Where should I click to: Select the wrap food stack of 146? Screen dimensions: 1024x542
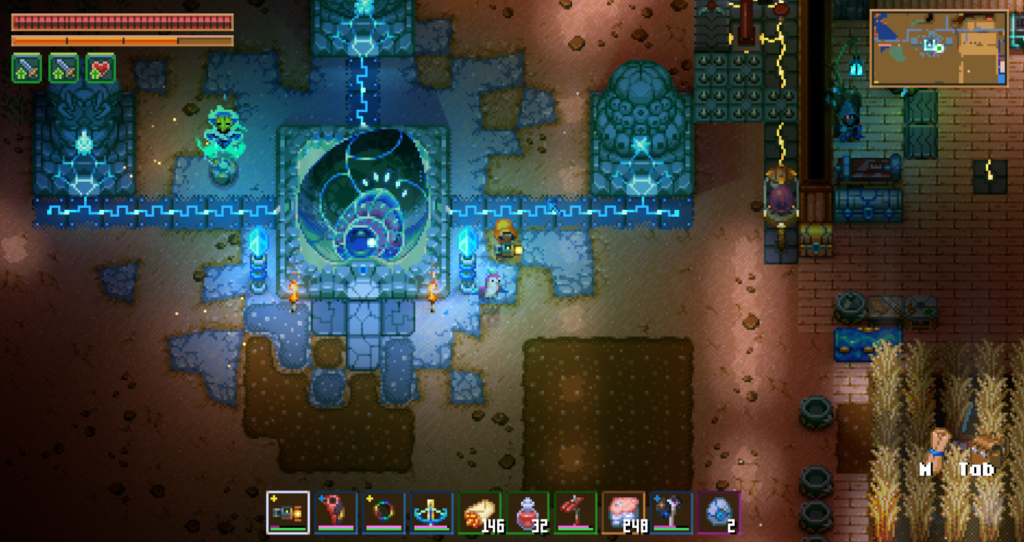(x=479, y=513)
